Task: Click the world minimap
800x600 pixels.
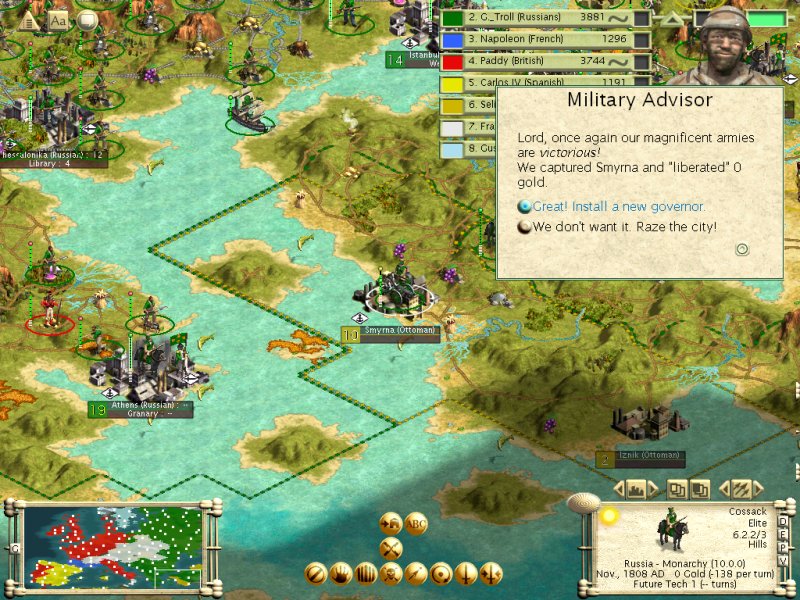Action: [x=114, y=546]
